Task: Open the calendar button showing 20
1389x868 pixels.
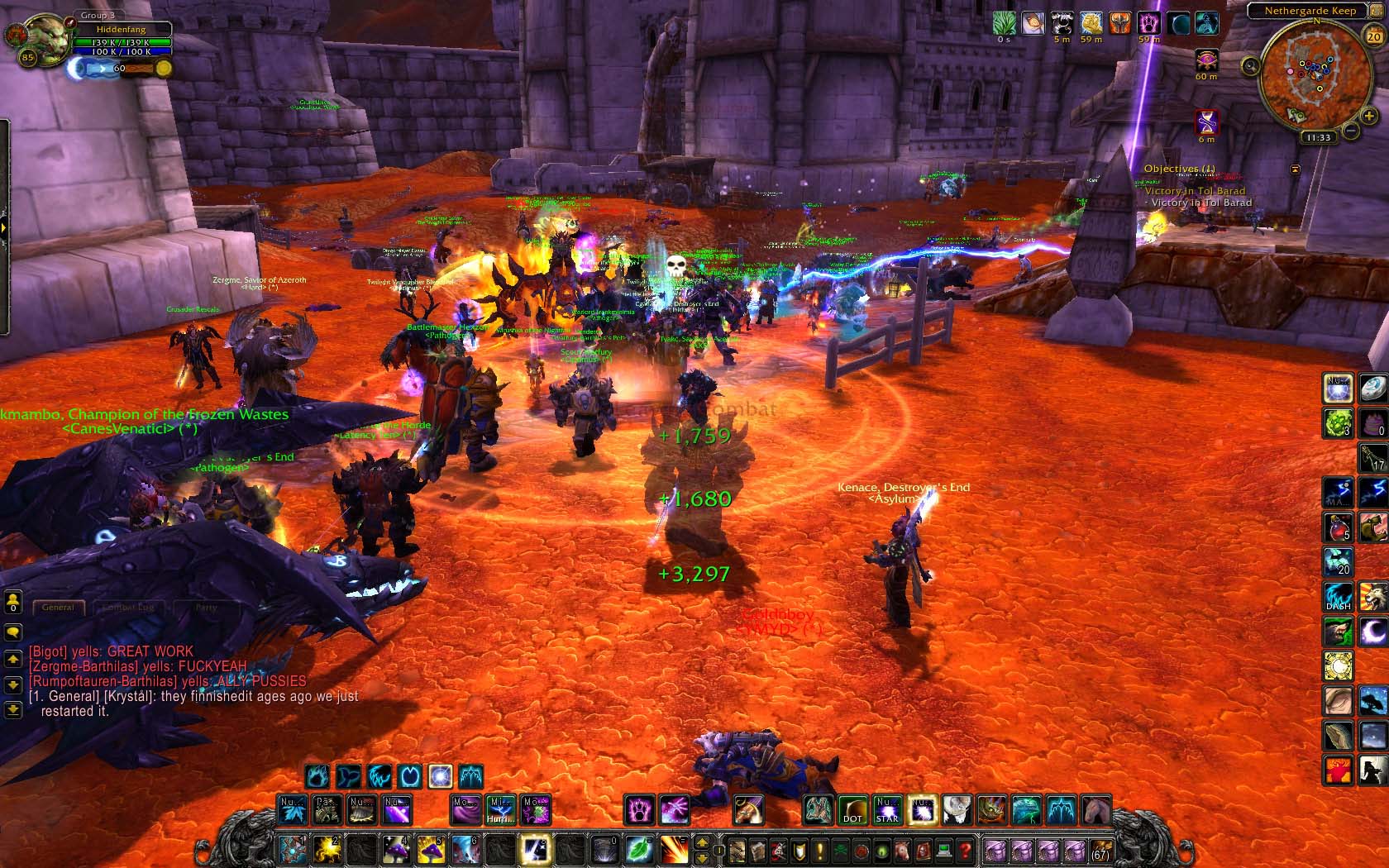Action: pyautogui.click(x=1373, y=36)
